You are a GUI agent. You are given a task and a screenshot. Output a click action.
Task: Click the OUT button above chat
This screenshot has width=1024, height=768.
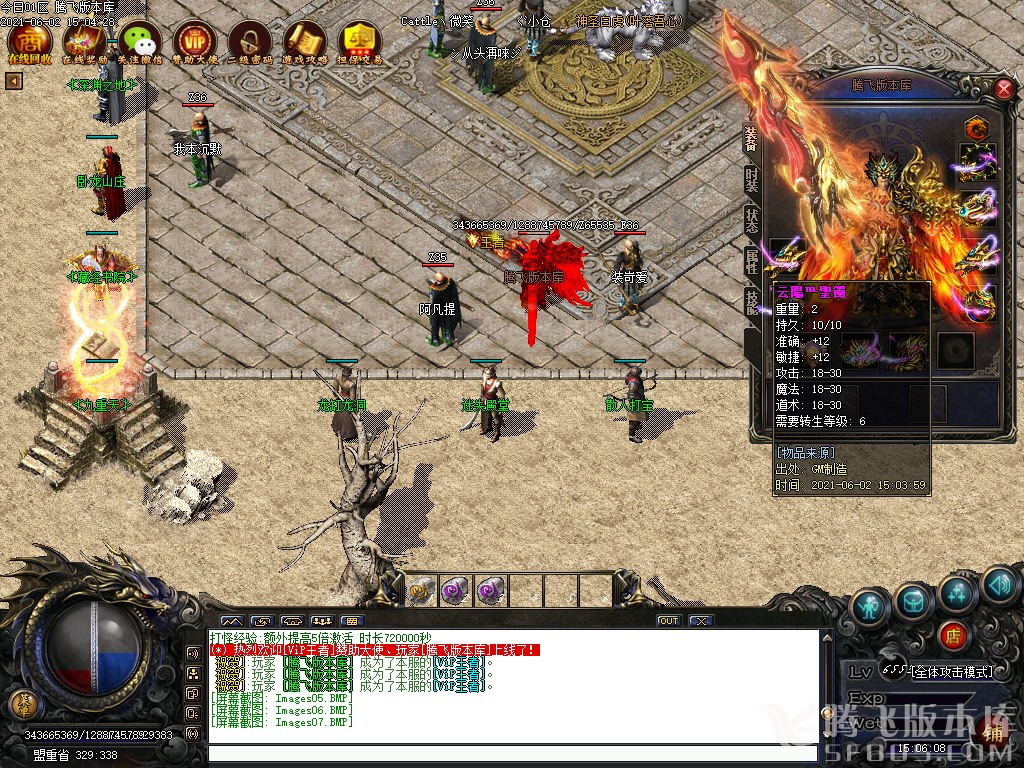669,621
